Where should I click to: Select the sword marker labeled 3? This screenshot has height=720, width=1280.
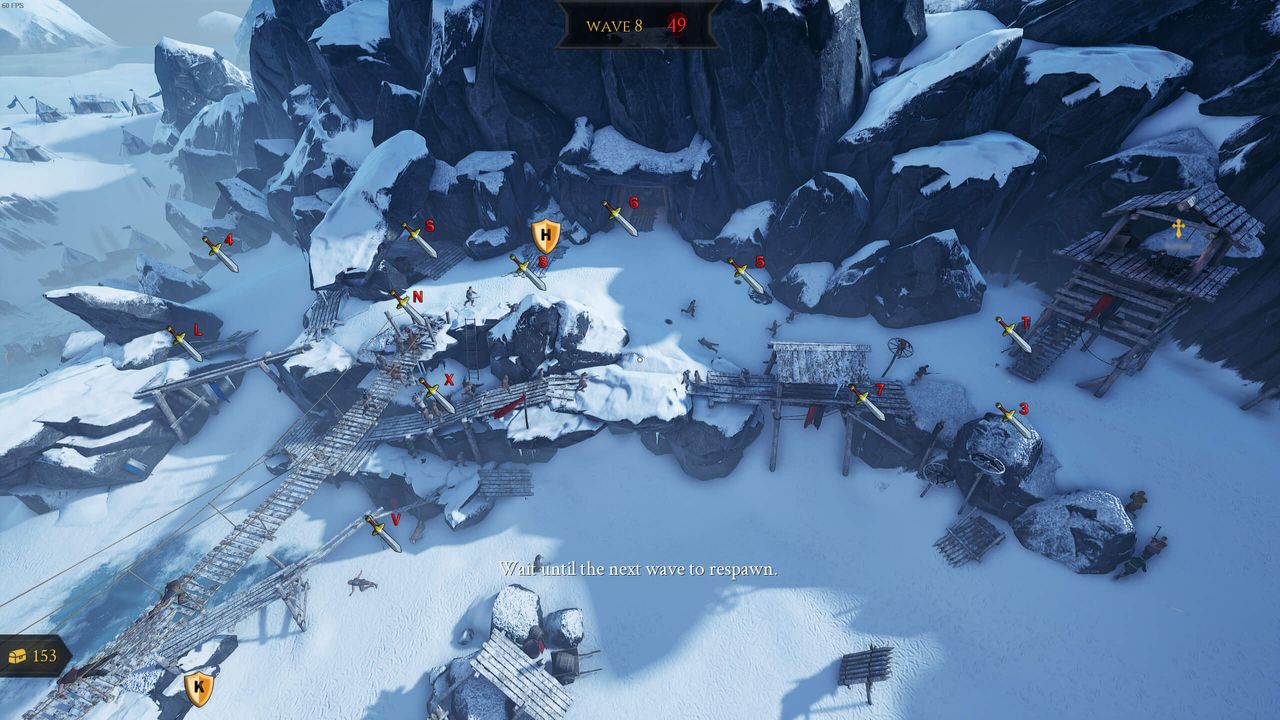pyautogui.click(x=1014, y=419)
